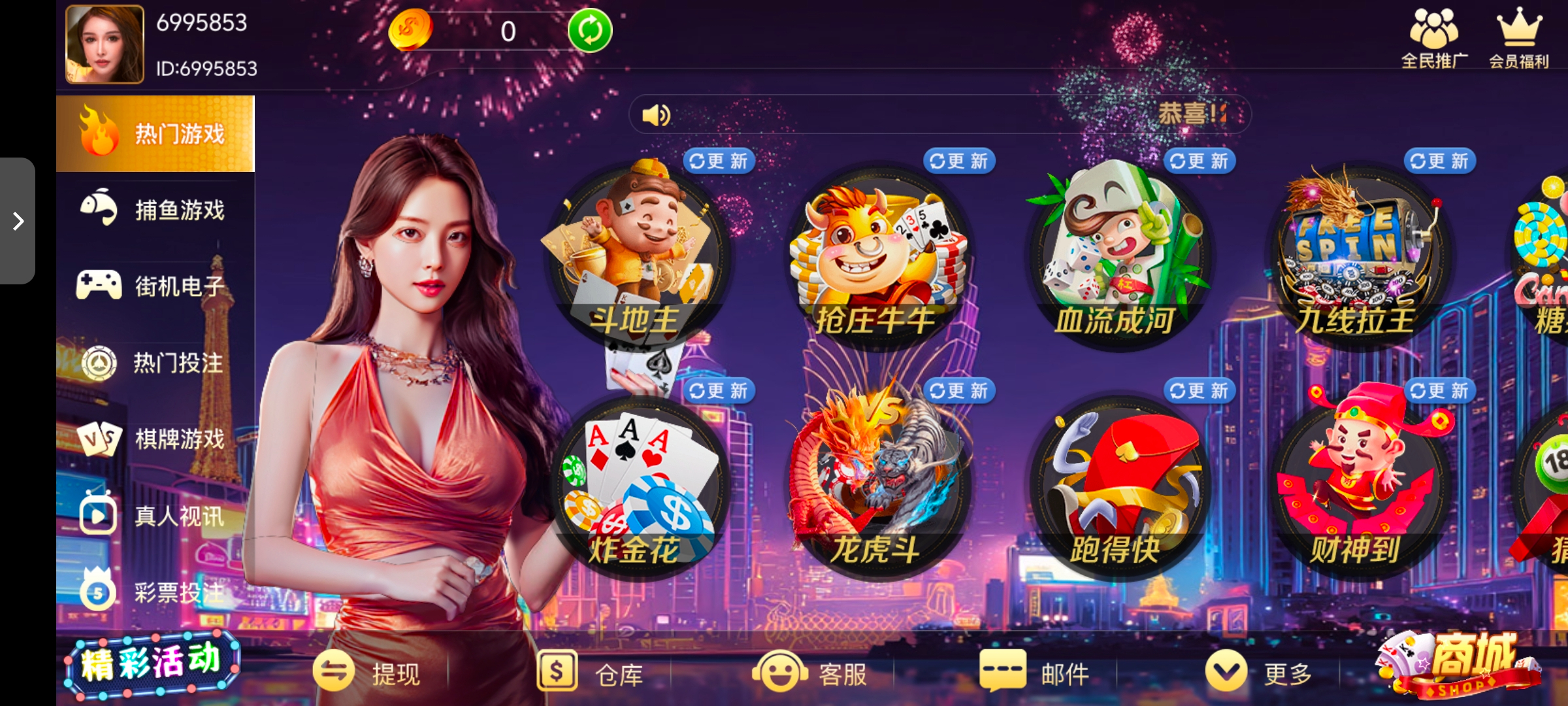The width and height of the screenshot is (1568, 706).
Task: Select the 捕鱼游戏 category
Action: [155, 210]
